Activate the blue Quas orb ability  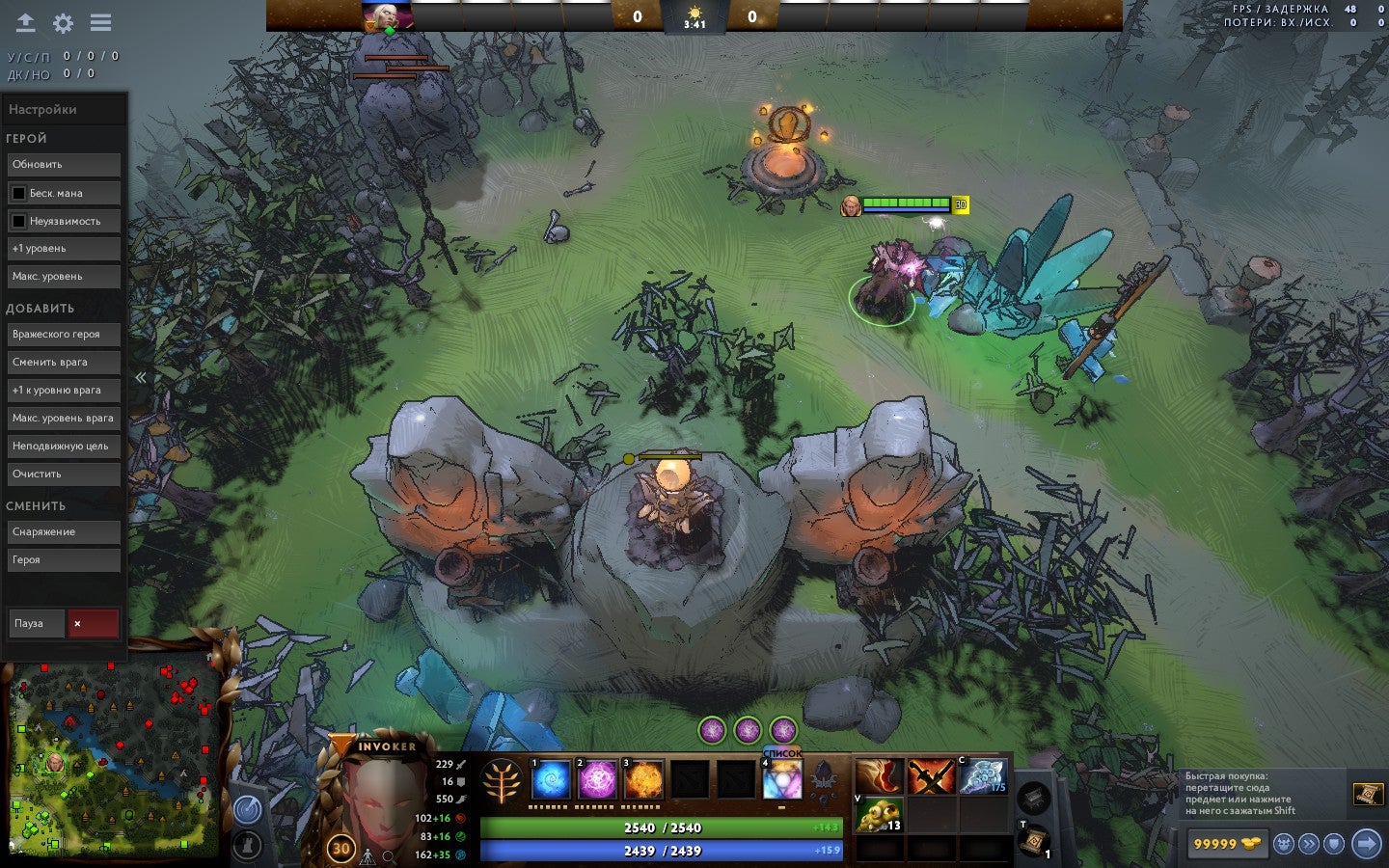(551, 779)
